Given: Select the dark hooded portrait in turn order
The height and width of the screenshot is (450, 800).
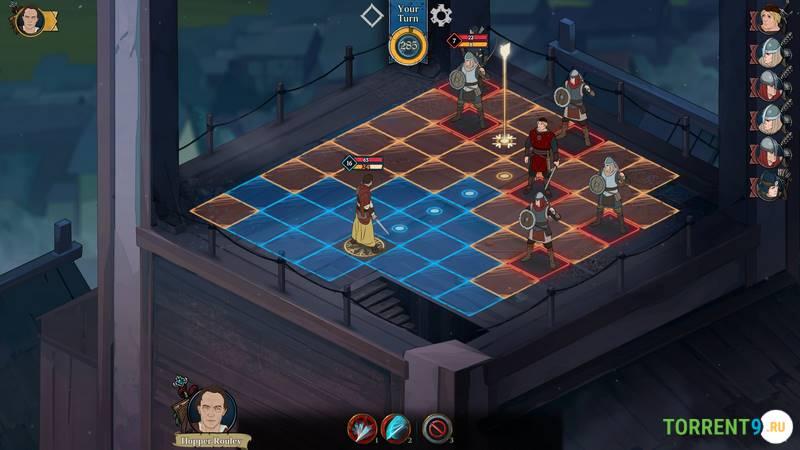Looking at the screenshot, I should (x=768, y=184).
